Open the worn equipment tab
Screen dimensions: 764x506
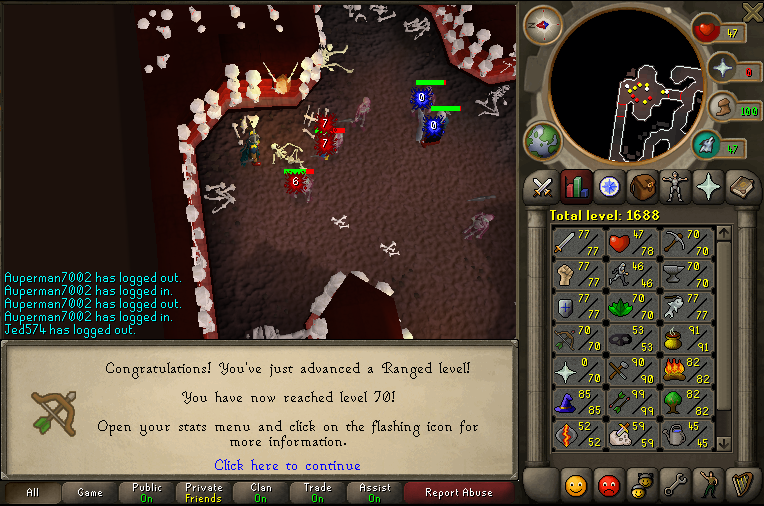pyautogui.click(x=677, y=187)
